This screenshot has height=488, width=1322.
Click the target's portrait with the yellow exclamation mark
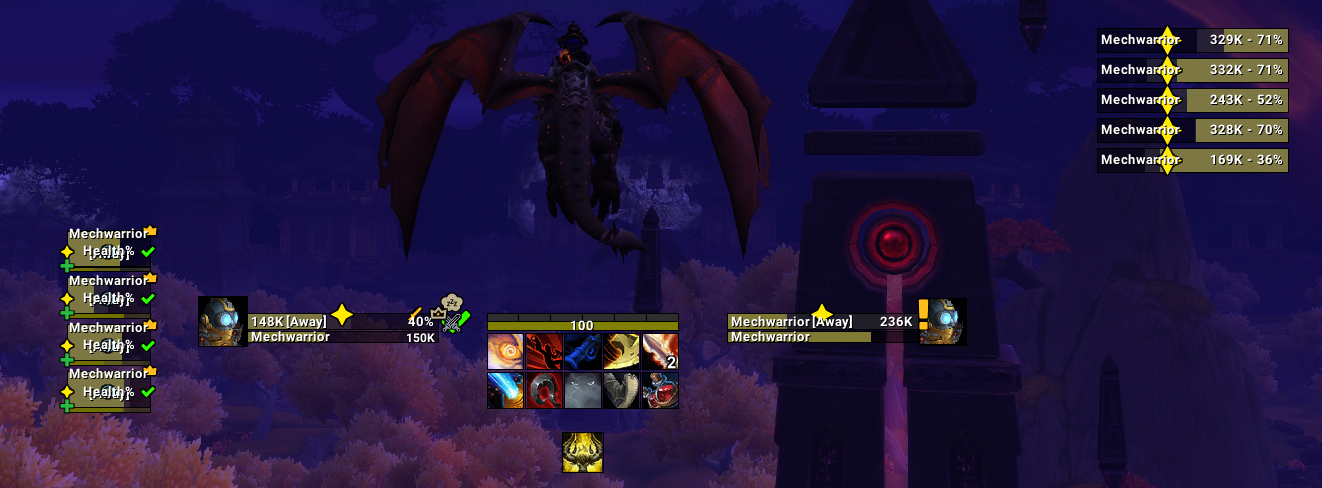point(943,322)
